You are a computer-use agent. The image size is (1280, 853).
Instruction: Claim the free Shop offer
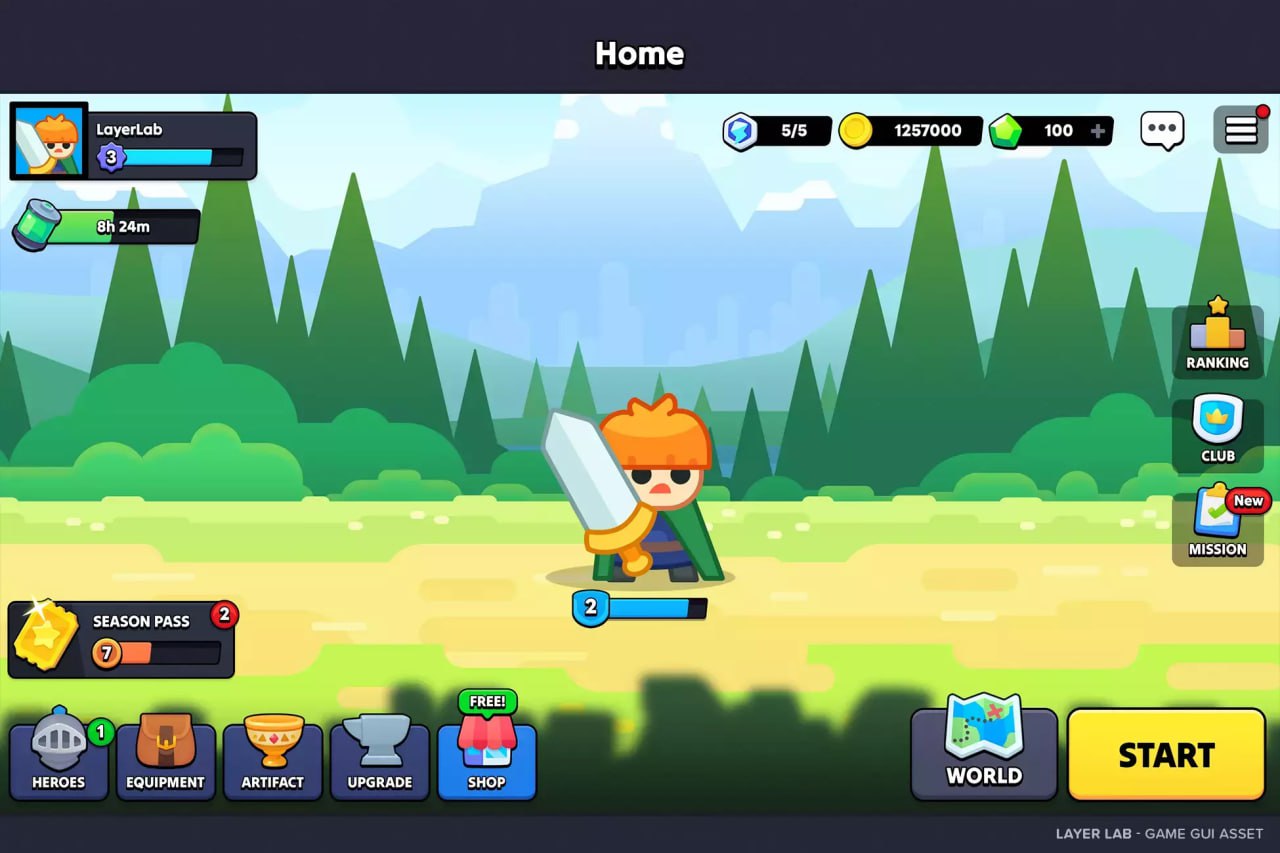pos(487,745)
